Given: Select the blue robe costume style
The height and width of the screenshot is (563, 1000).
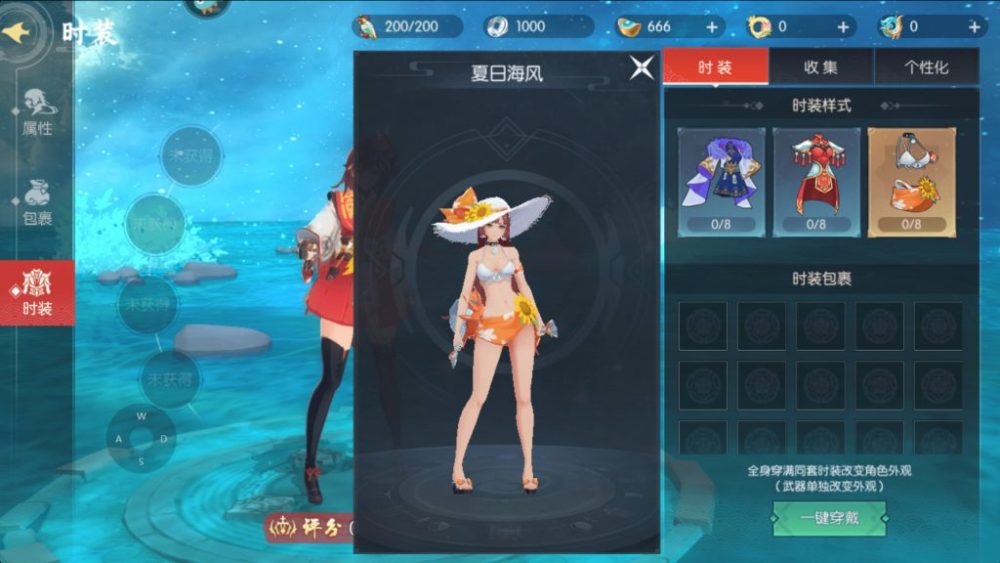Looking at the screenshot, I should 721,181.
